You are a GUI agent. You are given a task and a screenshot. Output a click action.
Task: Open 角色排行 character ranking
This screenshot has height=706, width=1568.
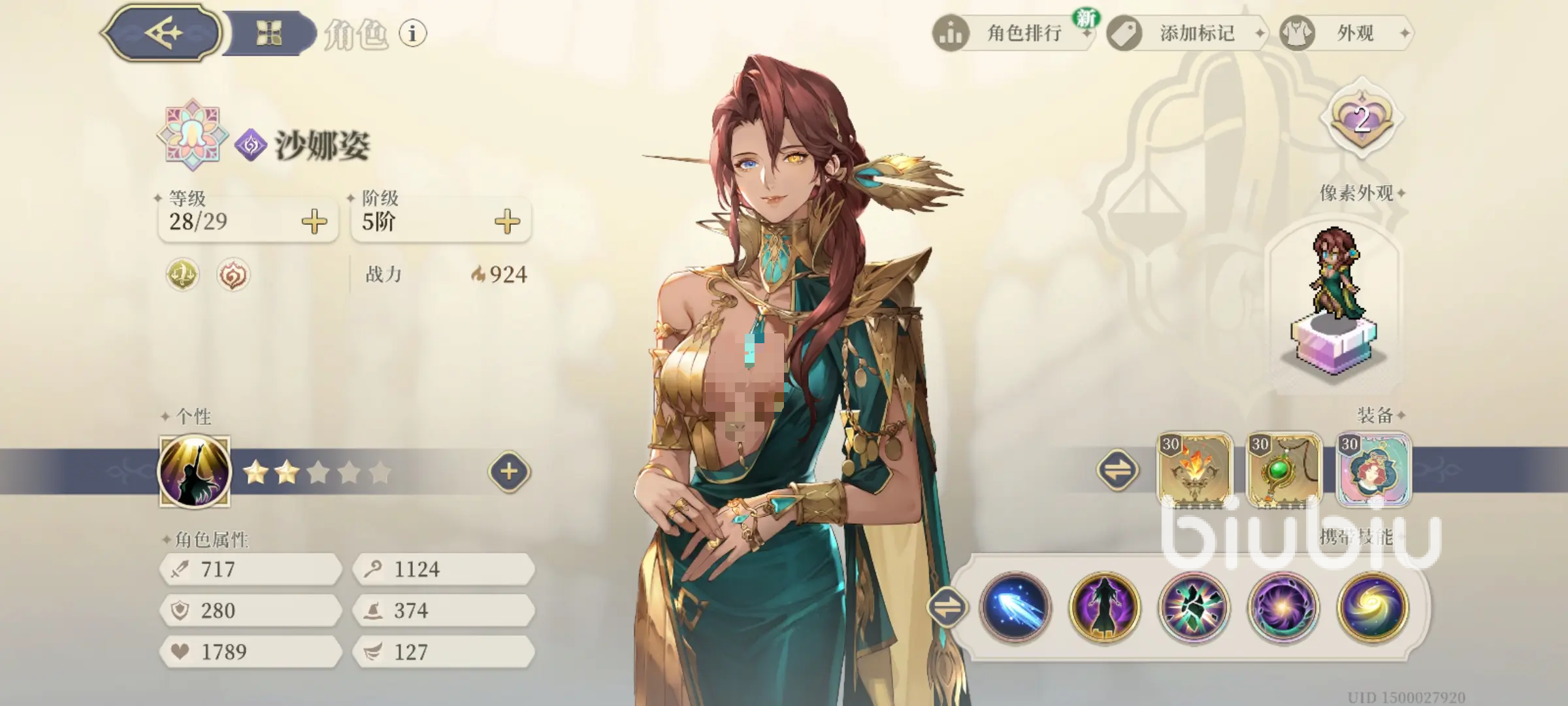[x=1014, y=33]
